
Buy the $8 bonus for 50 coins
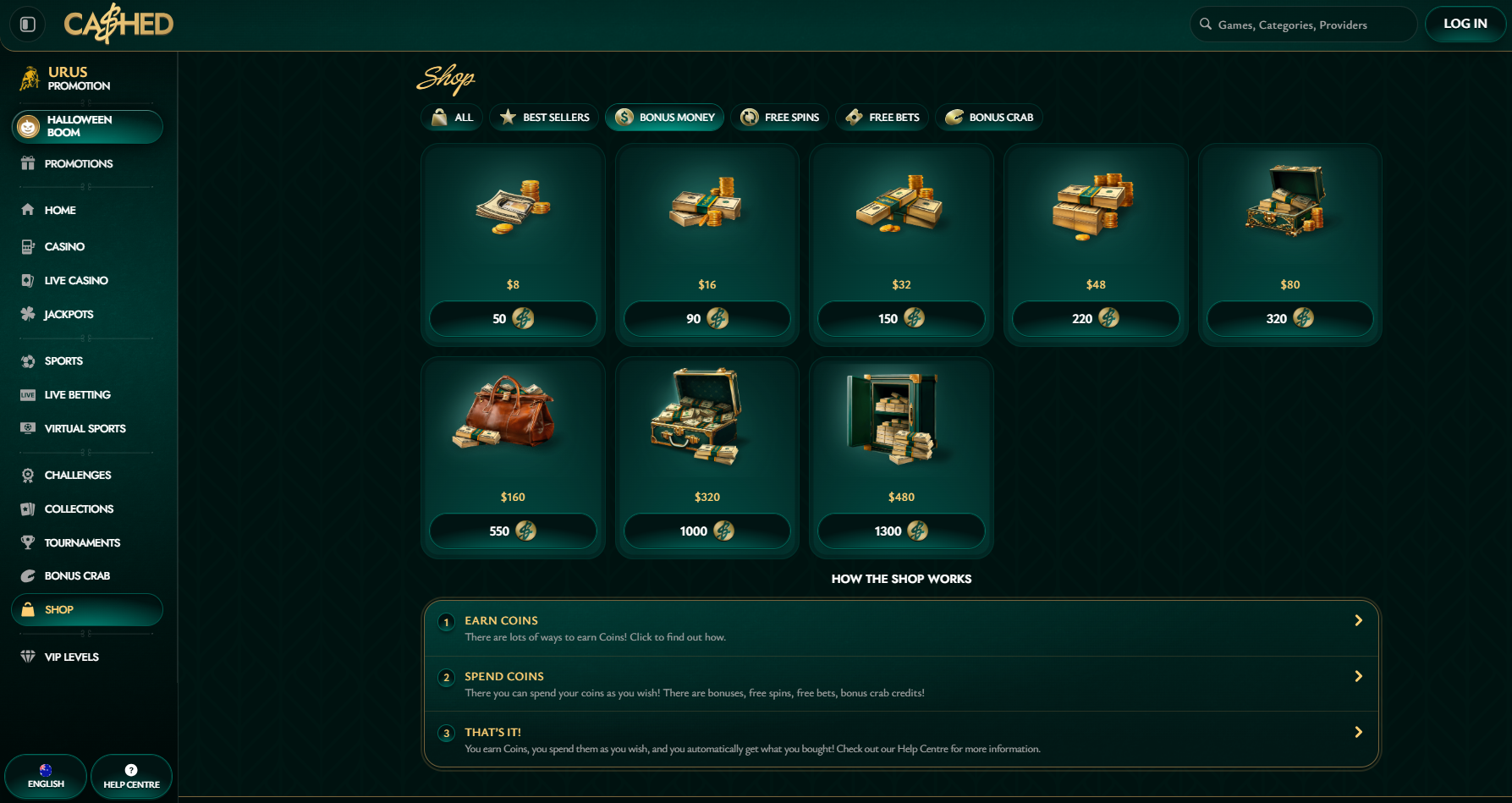513,319
